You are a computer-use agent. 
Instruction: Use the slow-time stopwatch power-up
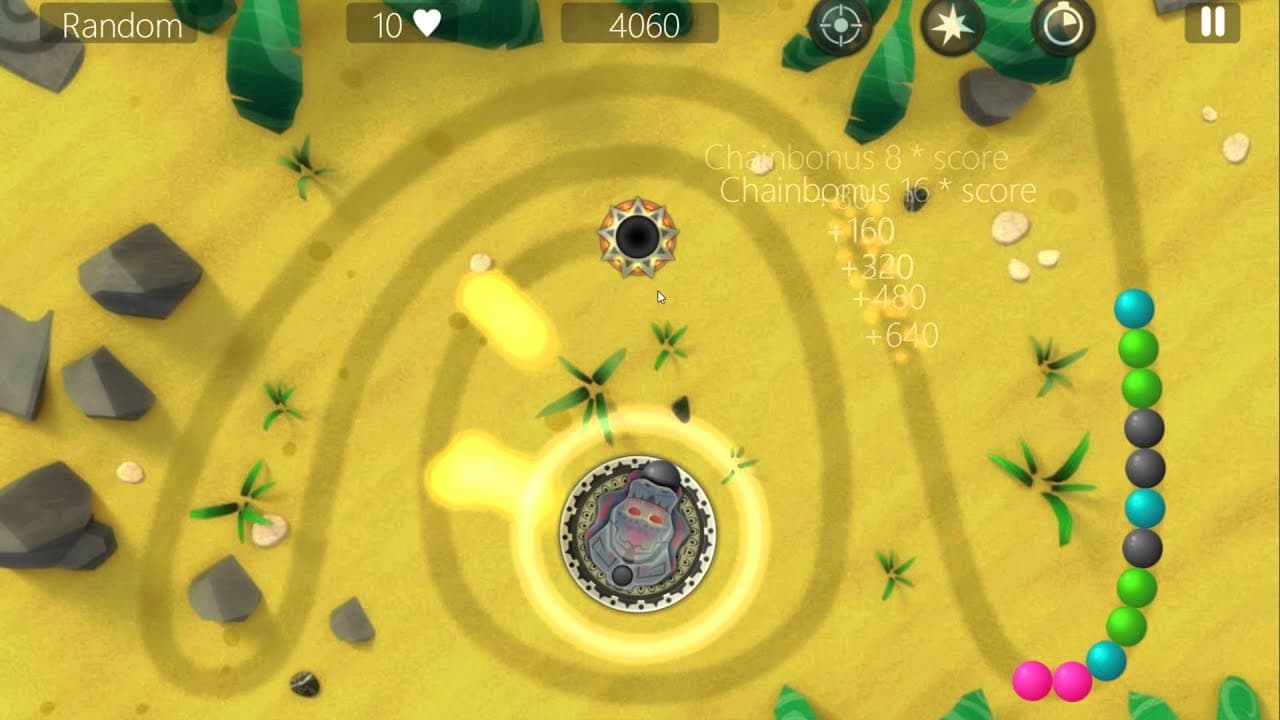1063,23
